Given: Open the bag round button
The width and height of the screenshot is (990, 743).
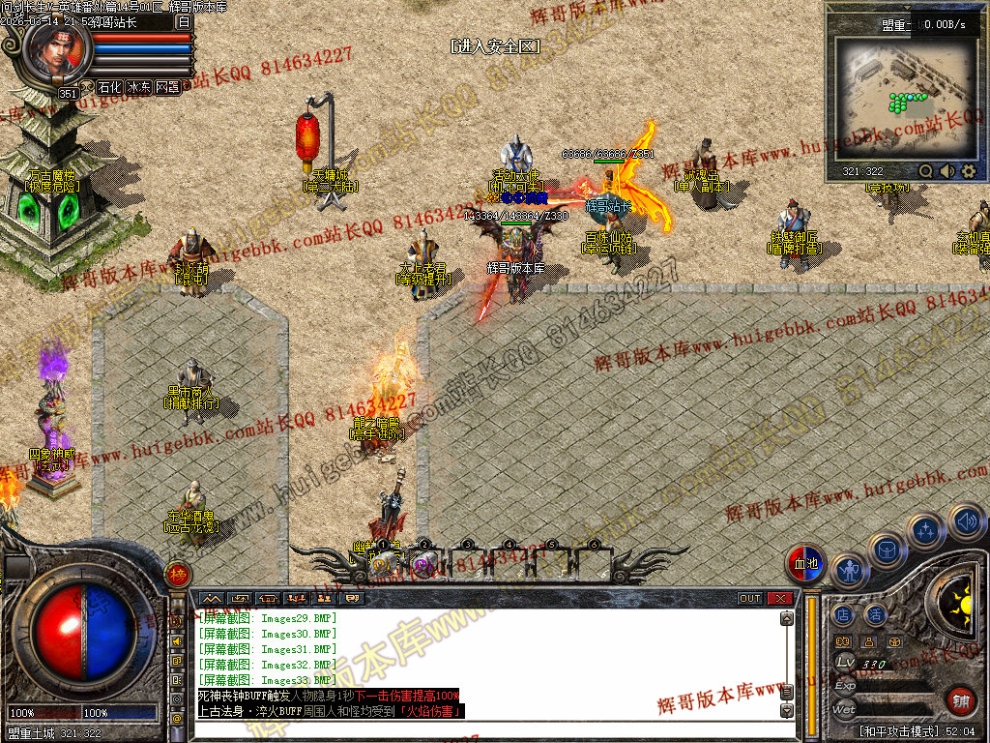Looking at the screenshot, I should click(887, 549).
